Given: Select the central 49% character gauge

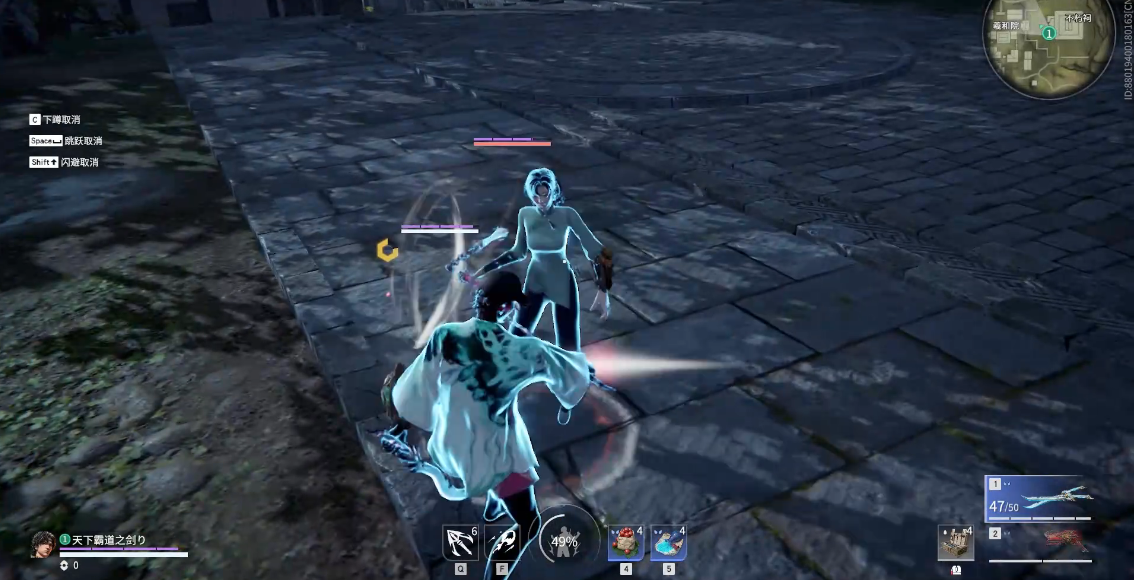Looking at the screenshot, I should (x=565, y=541).
